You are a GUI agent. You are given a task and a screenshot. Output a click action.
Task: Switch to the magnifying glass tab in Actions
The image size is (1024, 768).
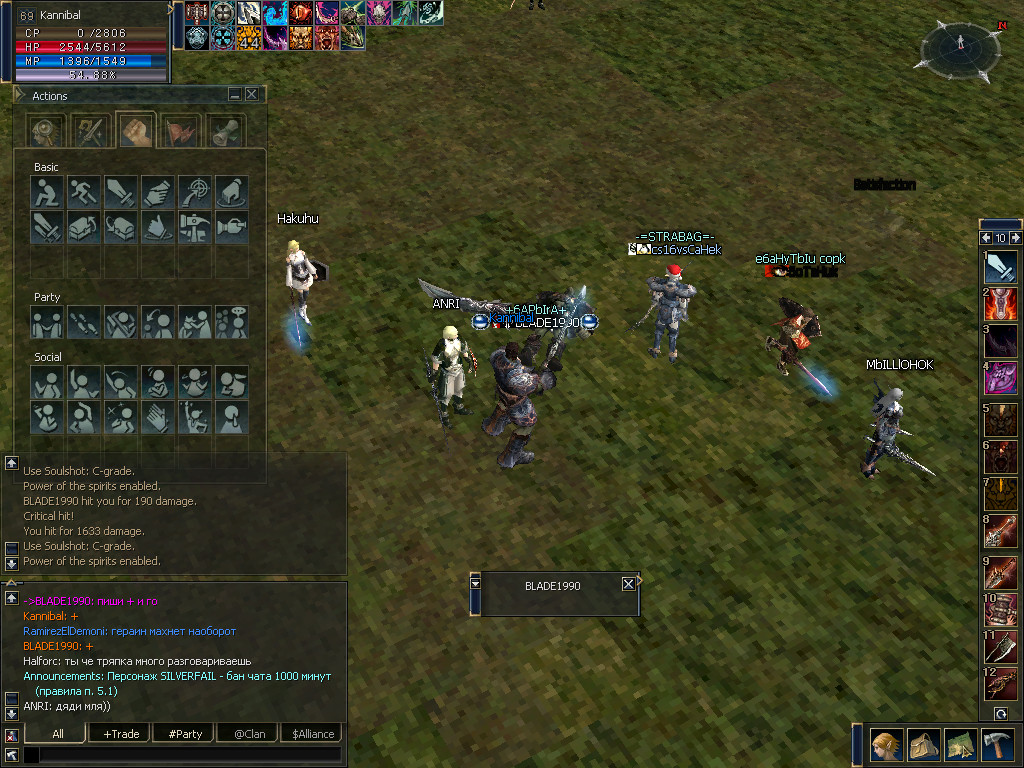(x=47, y=131)
